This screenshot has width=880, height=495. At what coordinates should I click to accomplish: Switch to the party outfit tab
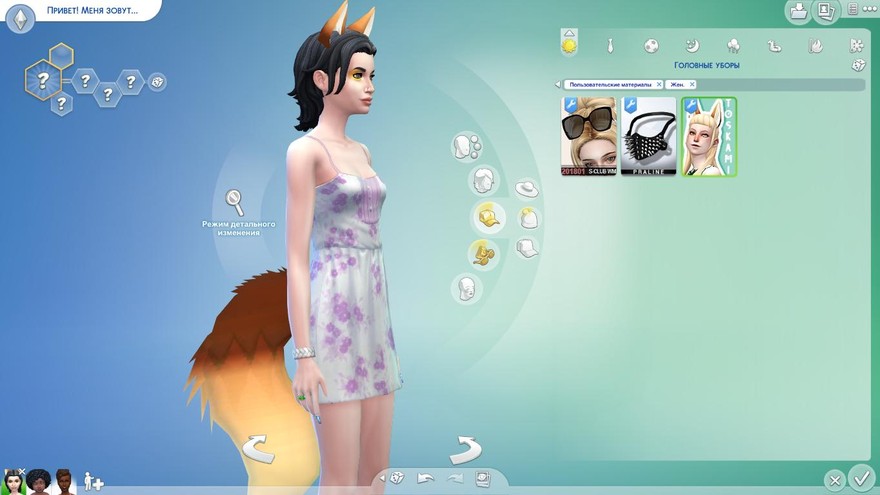pyautogui.click(x=733, y=45)
